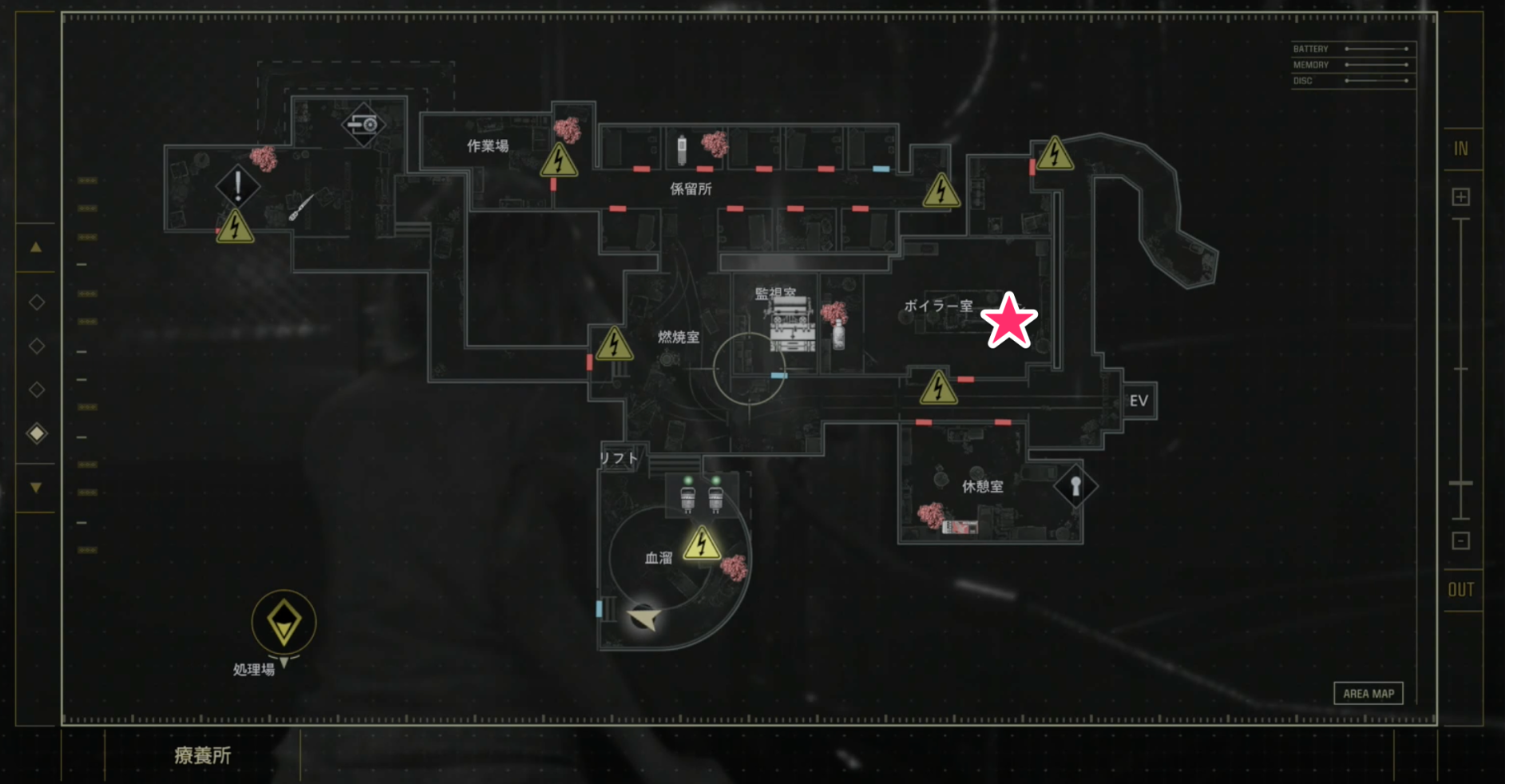Click the pink star marker in boiler room

(1008, 321)
